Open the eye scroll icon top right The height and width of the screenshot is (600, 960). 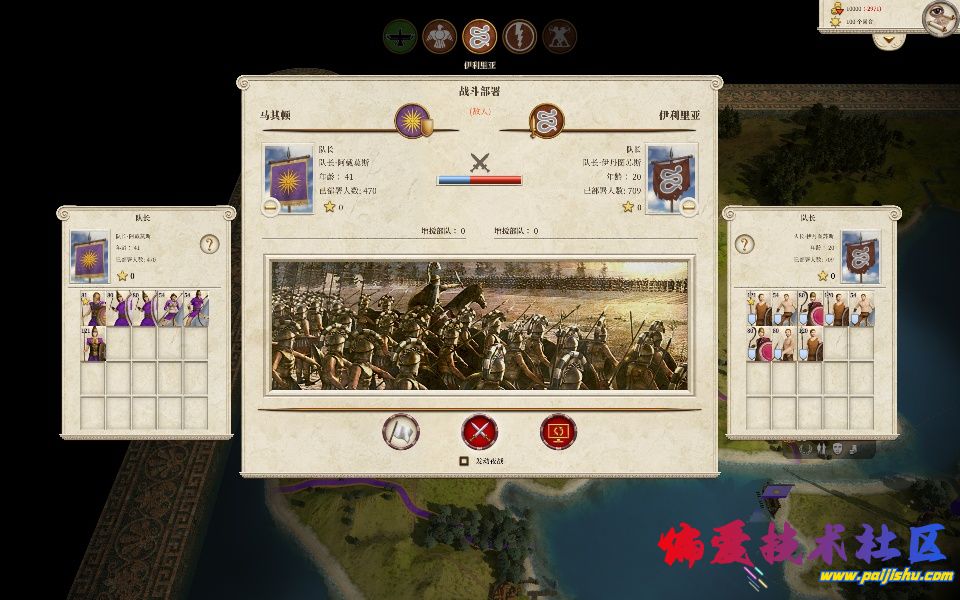tap(937, 14)
